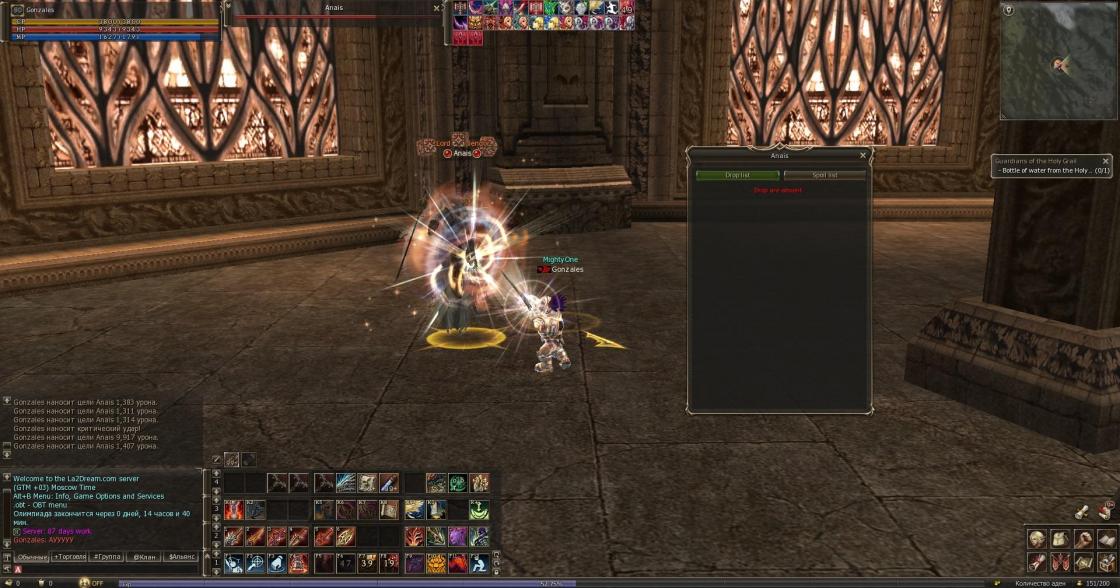Open the world map menu icon
The height and width of the screenshot is (588, 1120).
1083,561
